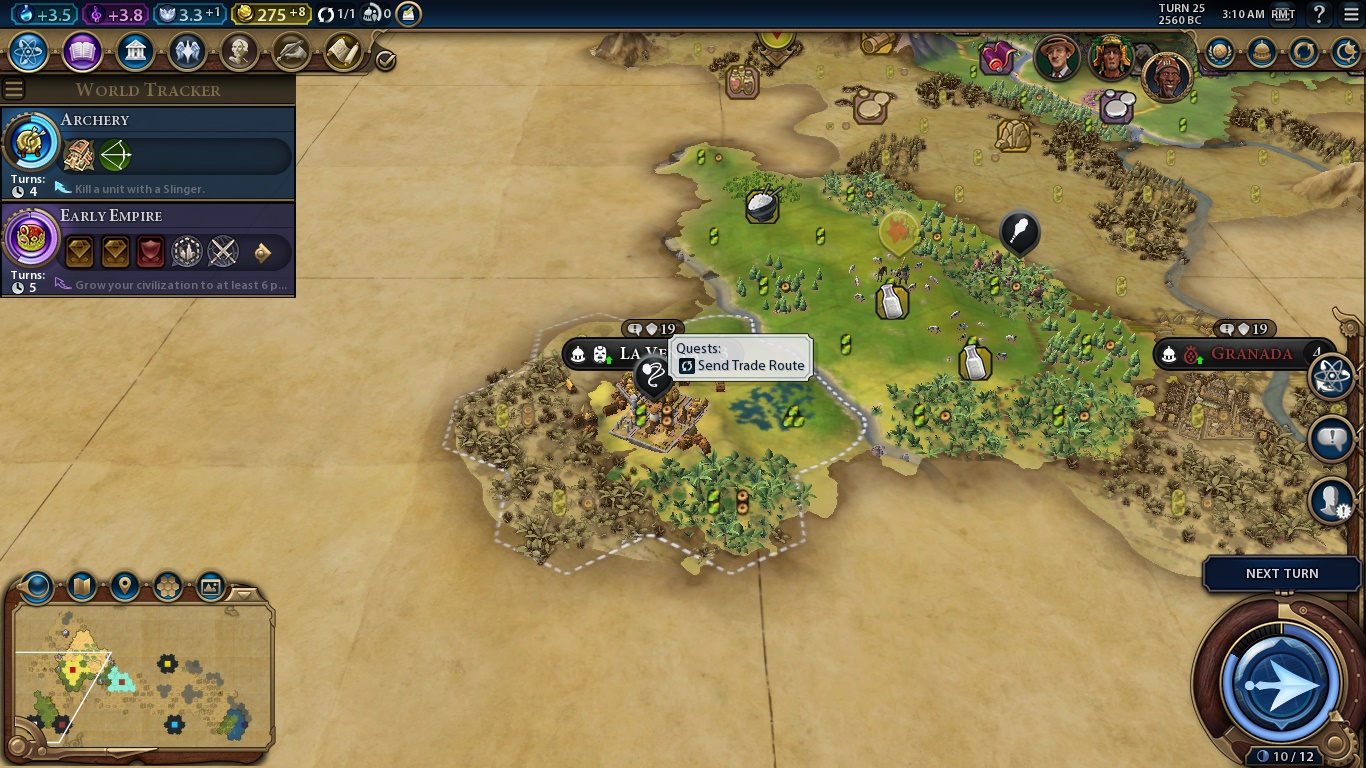Click the gold-framed leader portrait

pyautogui.click(x=1167, y=76)
